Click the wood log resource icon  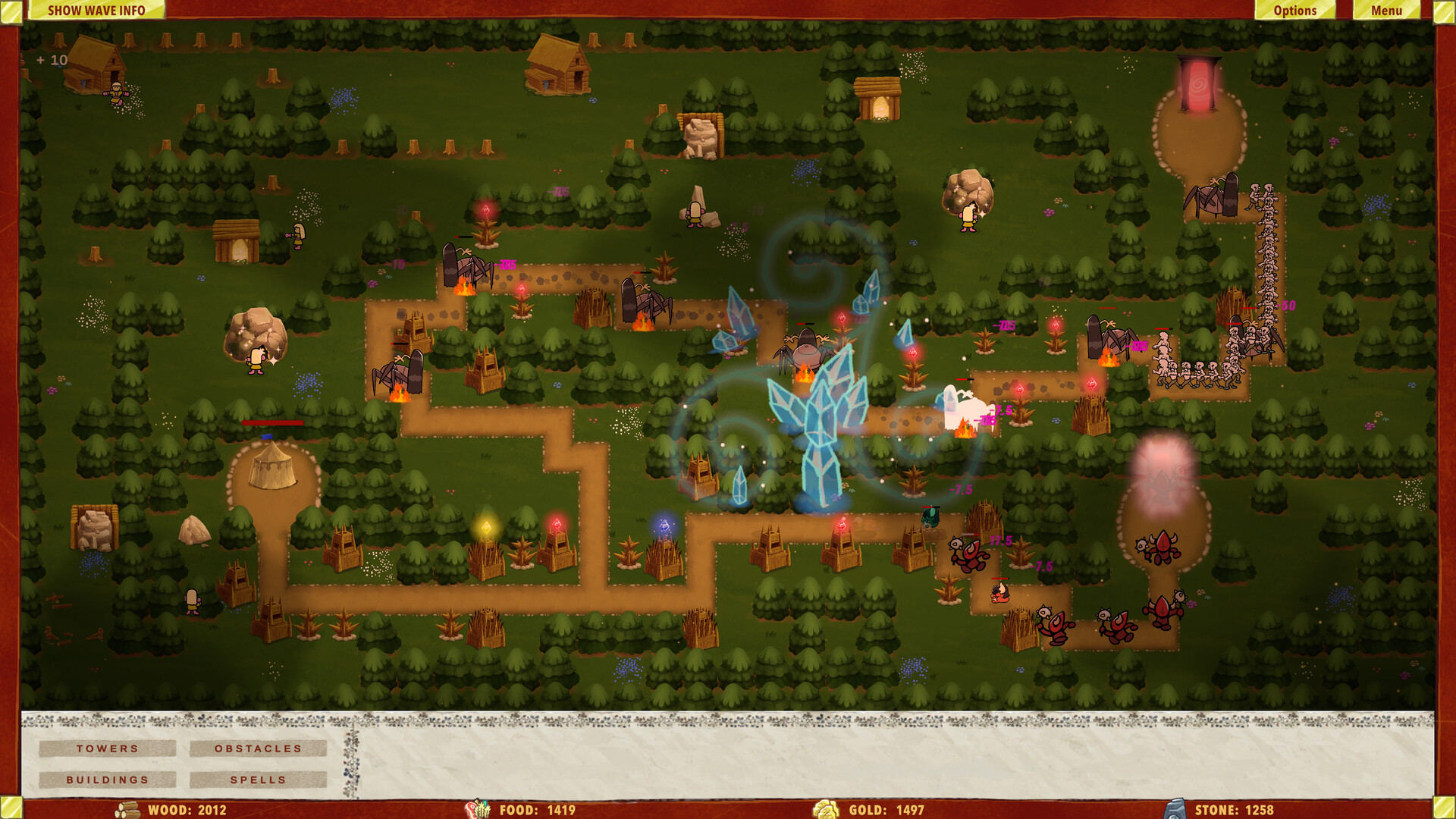[x=127, y=809]
